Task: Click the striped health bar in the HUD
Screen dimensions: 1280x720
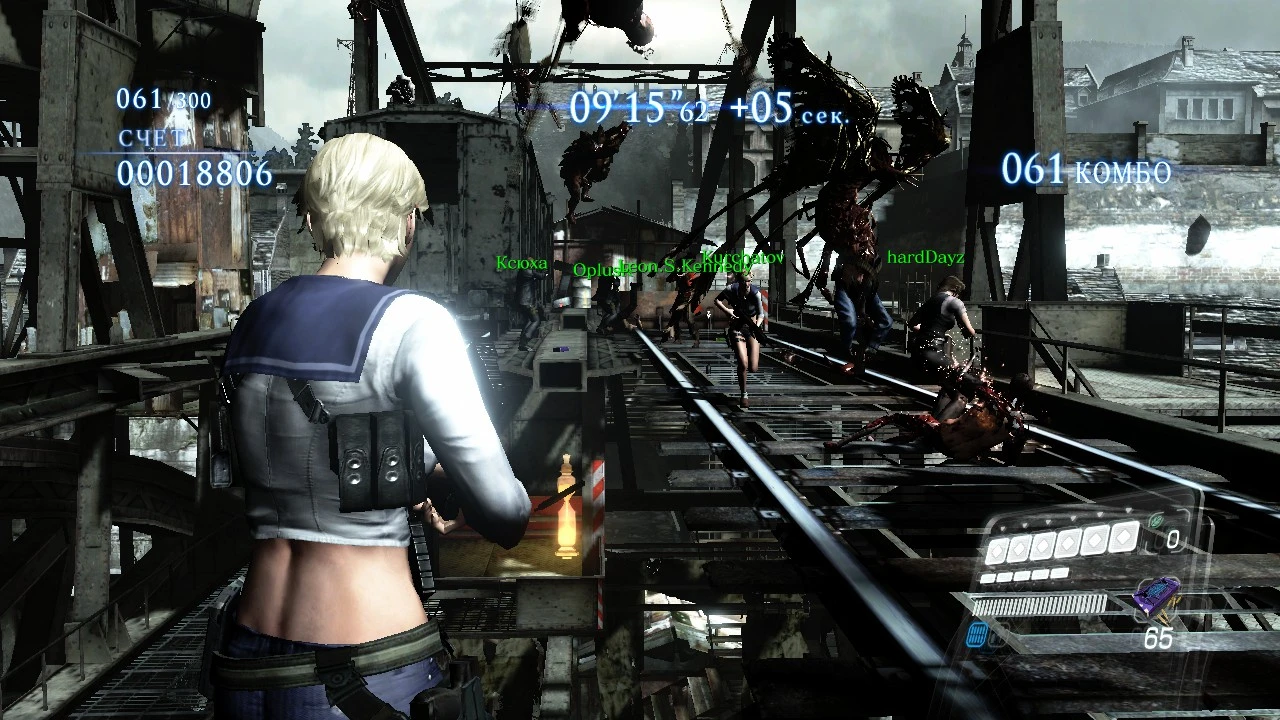Action: click(x=1039, y=604)
